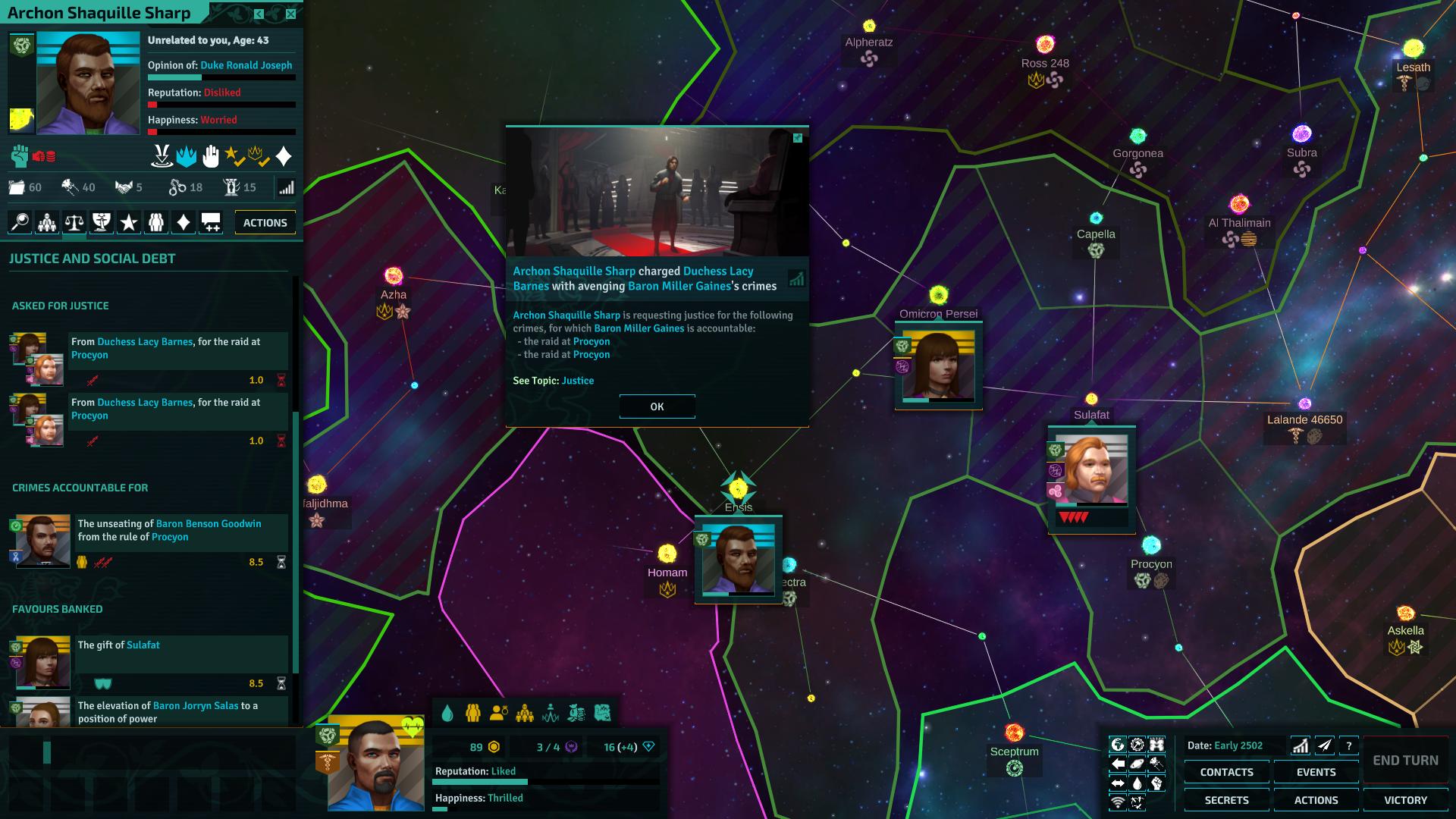
Task: Open the statistics graph icon by the date
Action: pos(1300,746)
